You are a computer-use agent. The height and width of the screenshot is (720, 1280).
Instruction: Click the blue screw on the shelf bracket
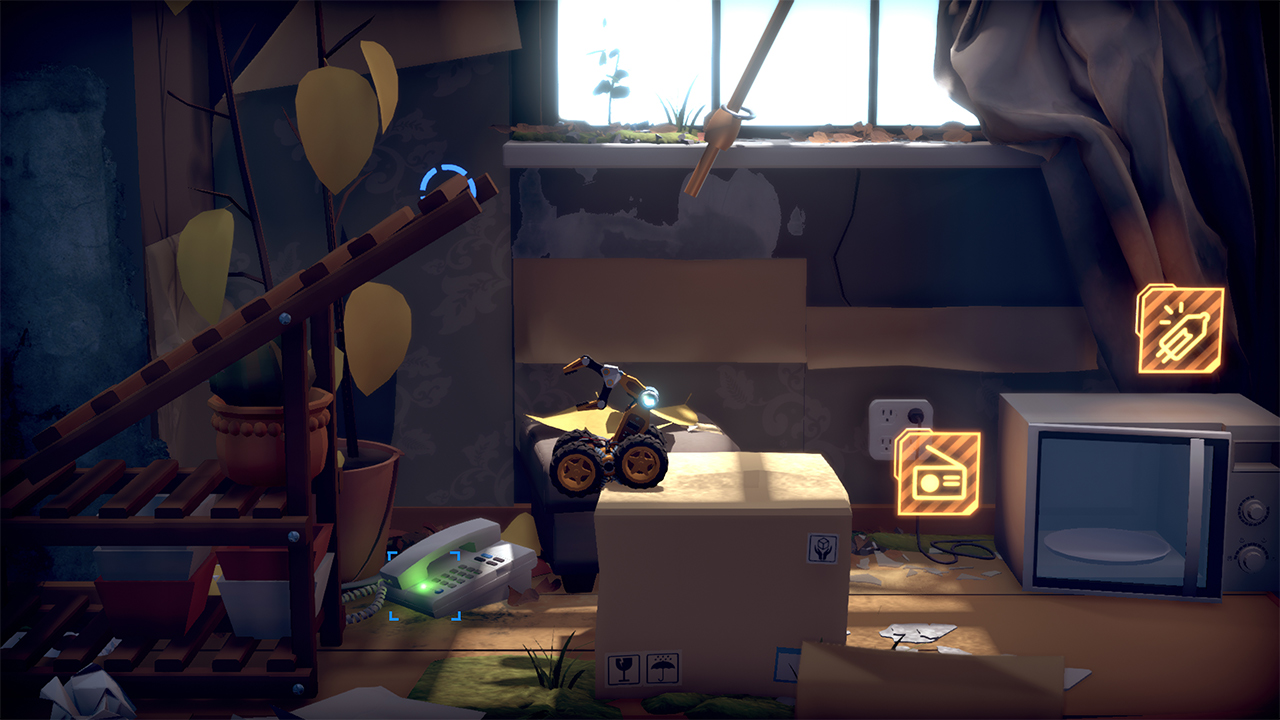point(294,537)
